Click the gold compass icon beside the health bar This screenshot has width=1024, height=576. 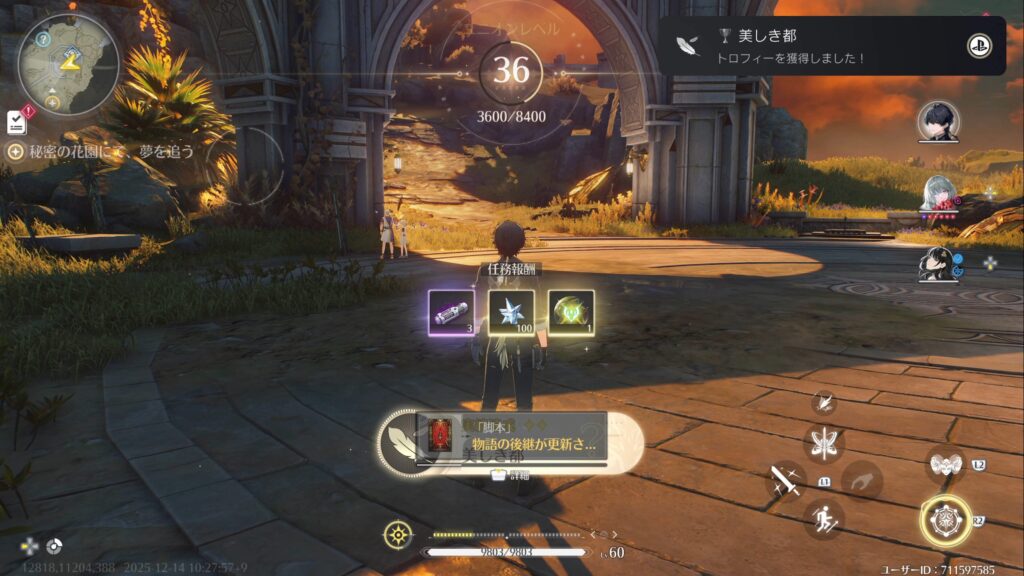(398, 534)
